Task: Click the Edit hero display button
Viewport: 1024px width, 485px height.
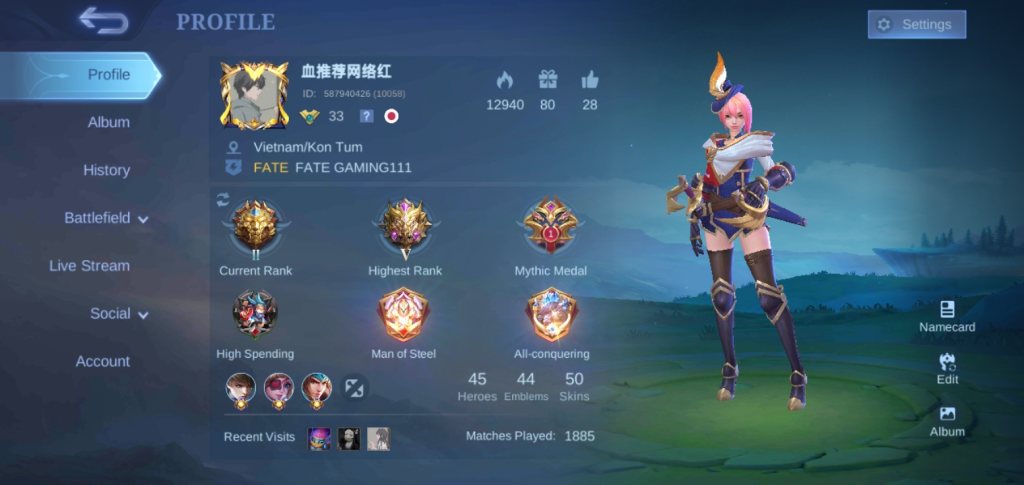Action: [947, 368]
